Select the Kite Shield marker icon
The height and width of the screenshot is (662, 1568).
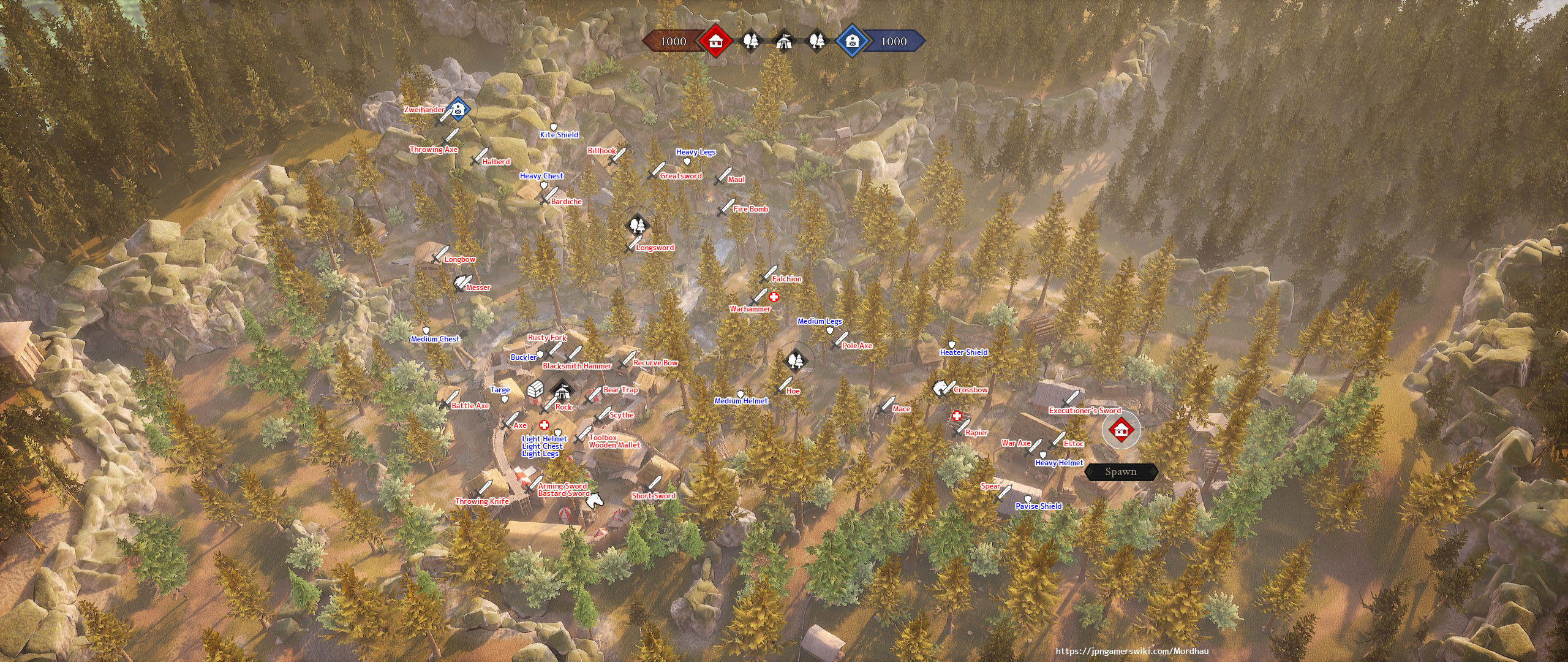(x=554, y=126)
